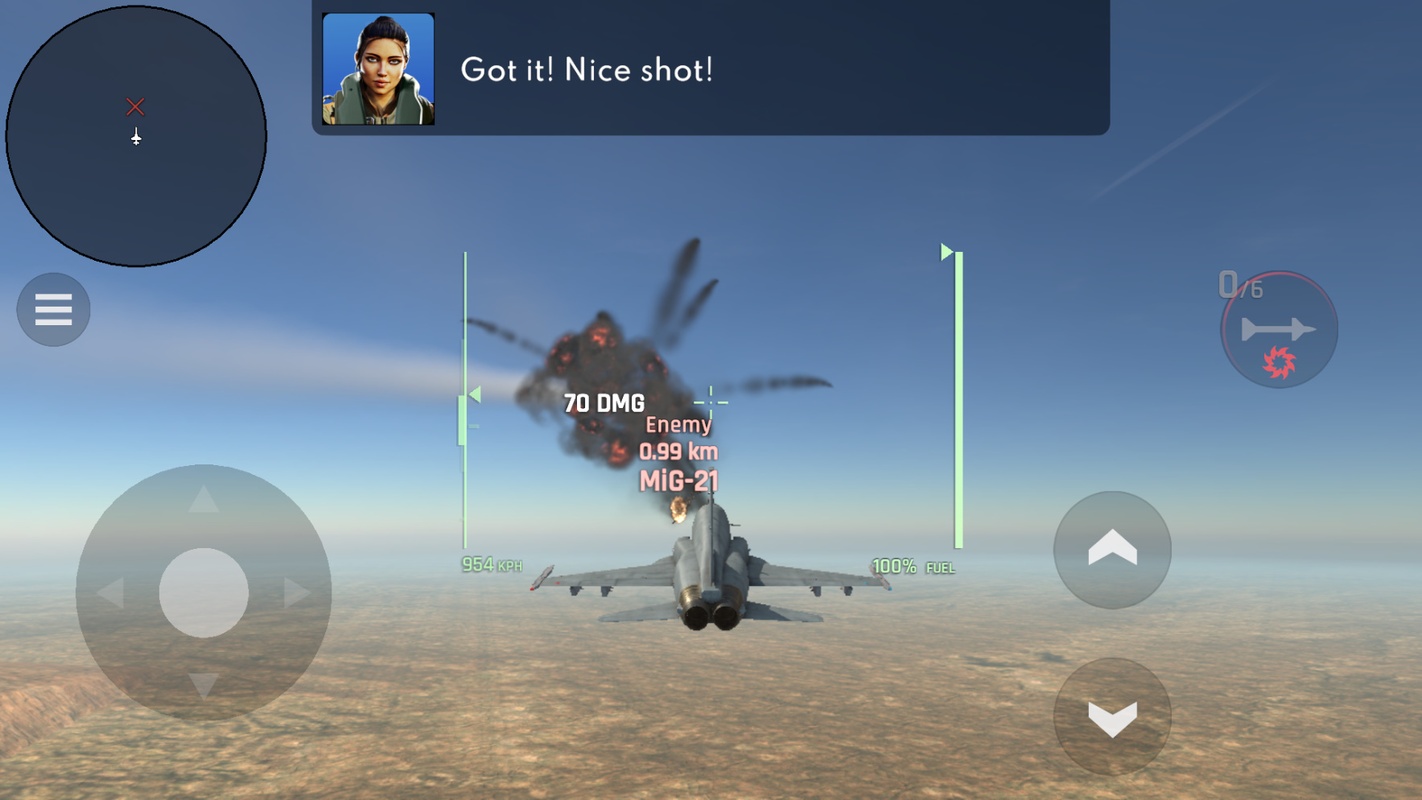This screenshot has height=800, width=1422.
Task: Tap the virtual joystick center knob
Action: tap(204, 593)
